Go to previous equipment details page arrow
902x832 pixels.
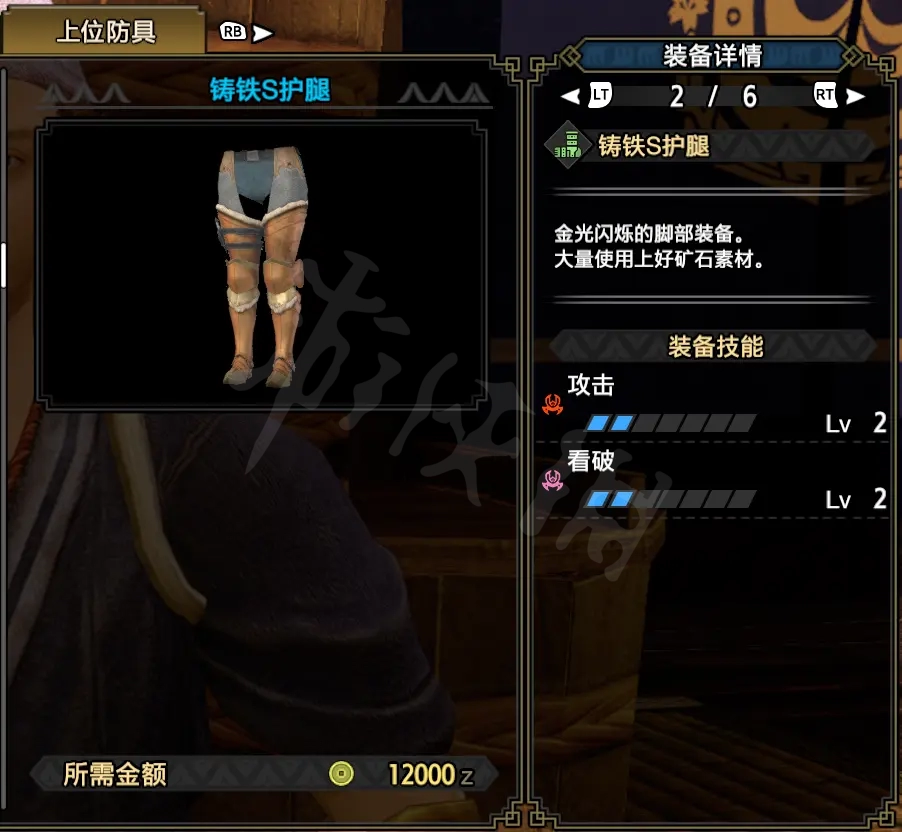tap(570, 97)
